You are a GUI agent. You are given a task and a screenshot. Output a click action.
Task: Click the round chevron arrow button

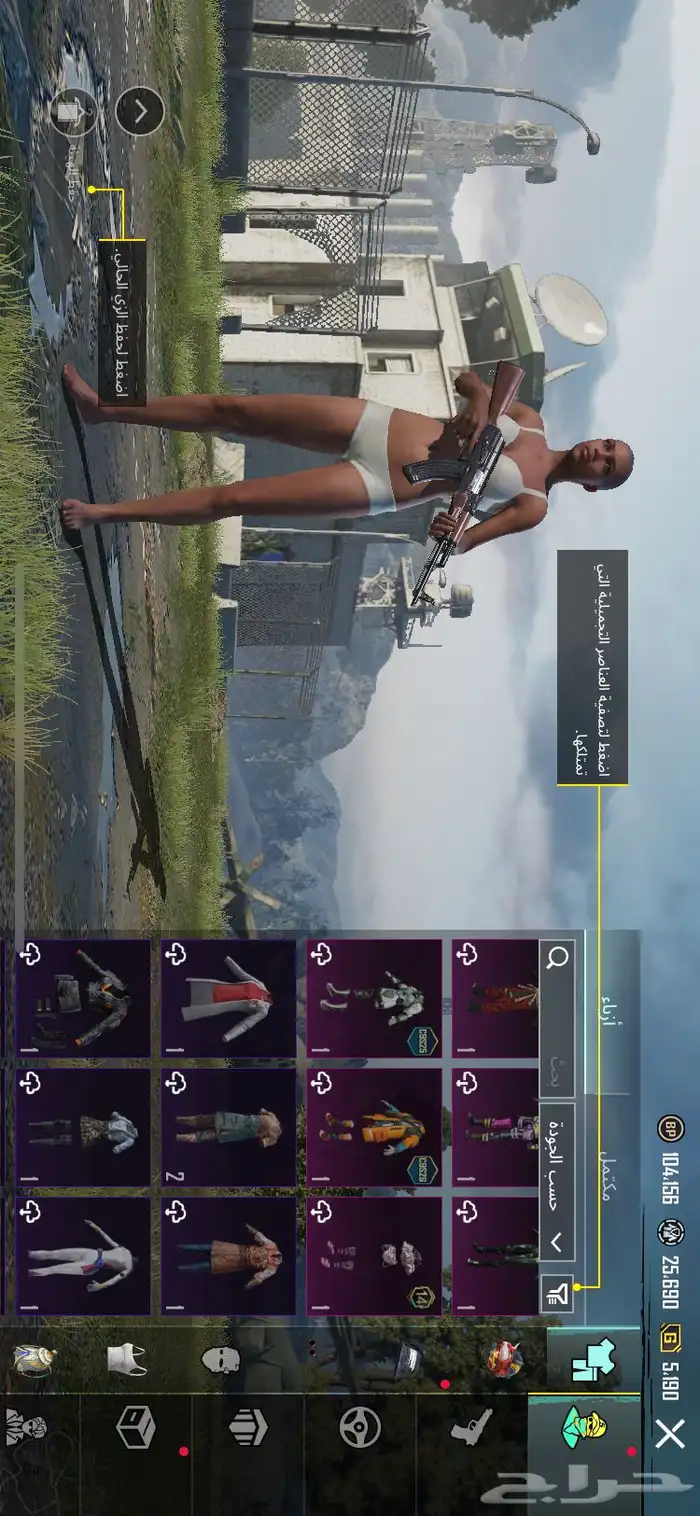coord(140,112)
